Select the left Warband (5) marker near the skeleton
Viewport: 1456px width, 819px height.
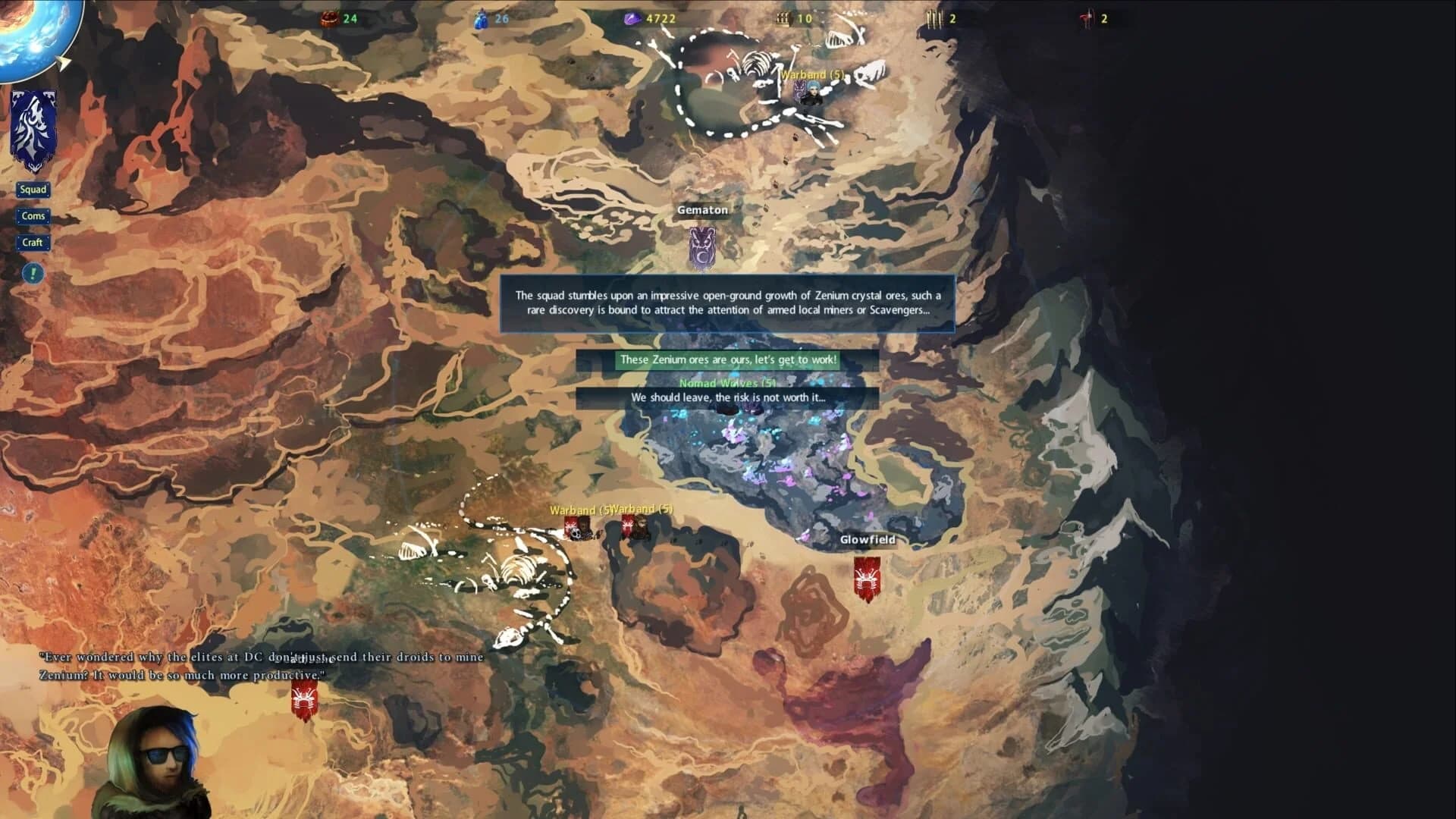tap(578, 527)
